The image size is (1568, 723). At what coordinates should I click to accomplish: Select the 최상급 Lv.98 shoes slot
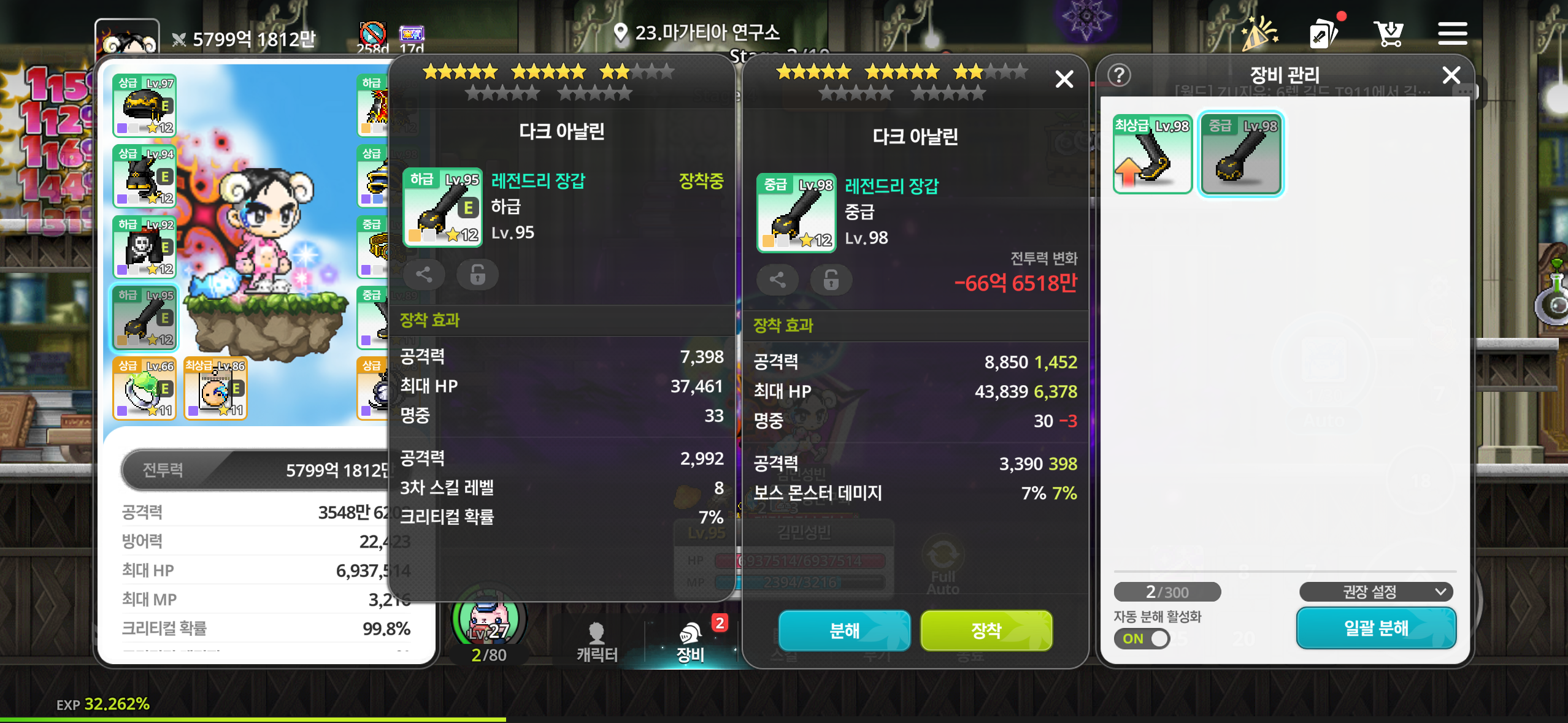click(x=1153, y=154)
